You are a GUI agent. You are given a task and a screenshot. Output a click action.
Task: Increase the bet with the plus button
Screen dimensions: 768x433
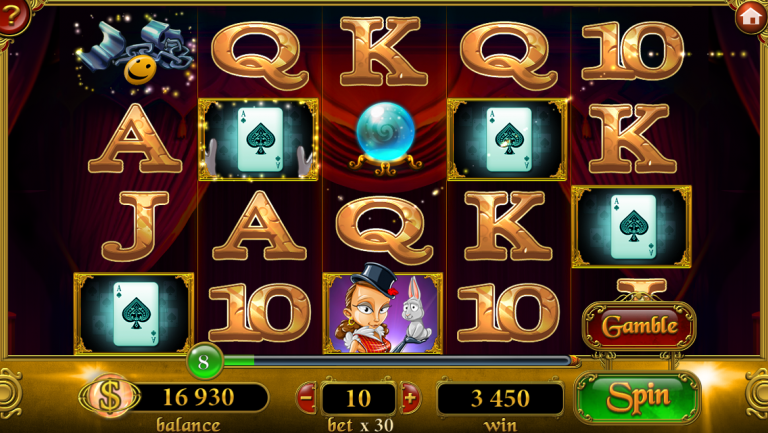409,398
